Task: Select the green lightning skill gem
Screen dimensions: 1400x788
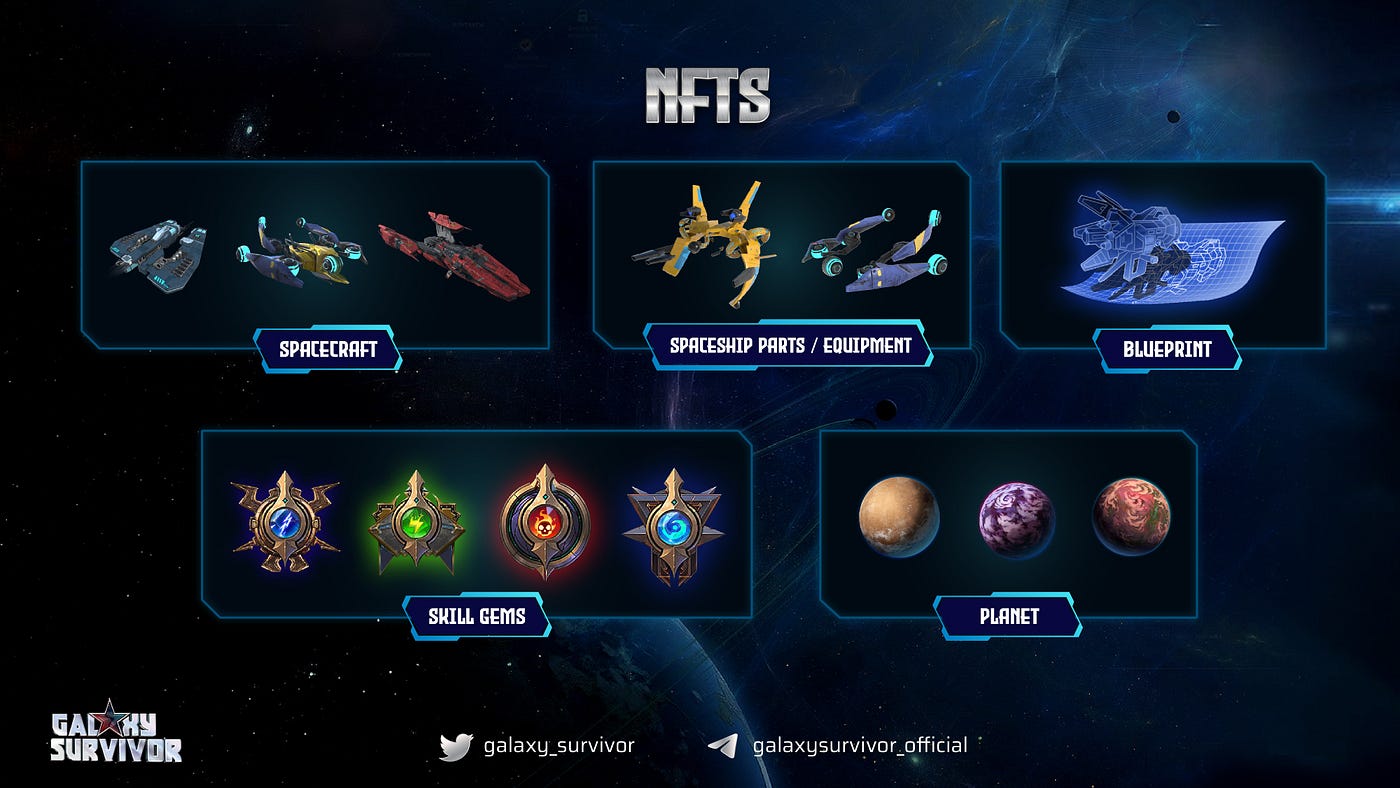Action: point(416,523)
